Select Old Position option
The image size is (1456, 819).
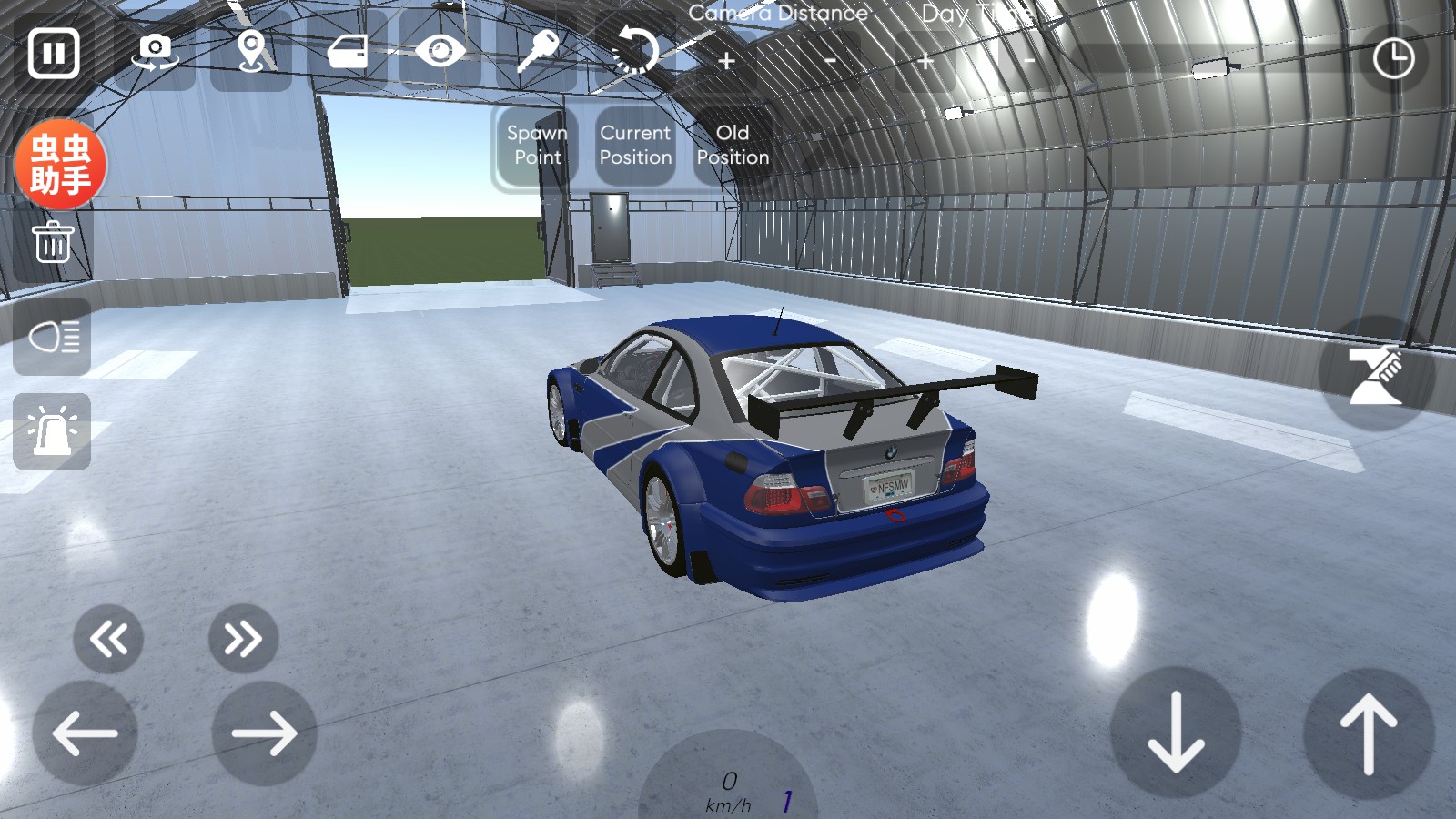[x=733, y=146]
